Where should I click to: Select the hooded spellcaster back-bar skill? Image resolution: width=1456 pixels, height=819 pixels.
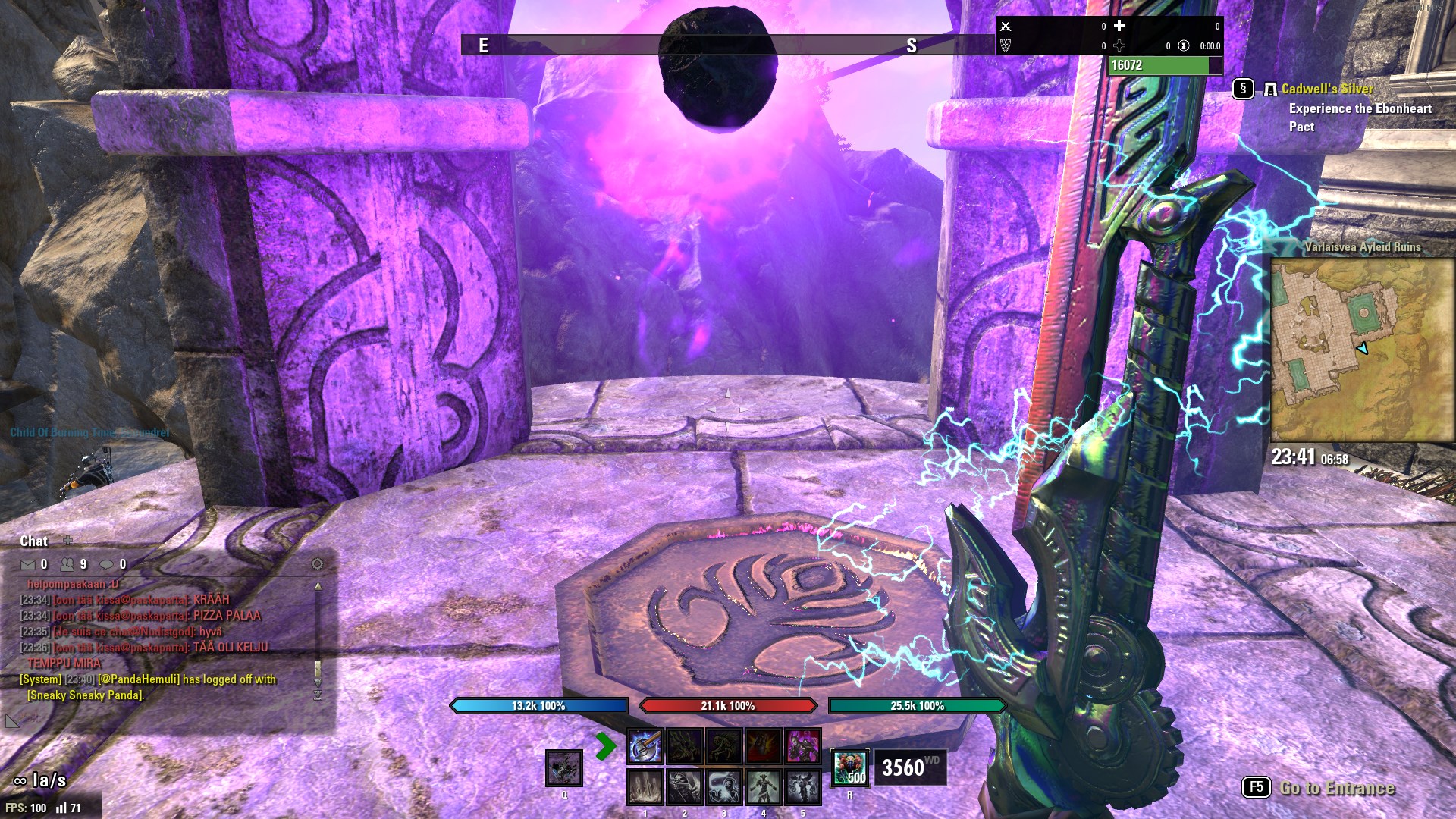click(x=723, y=787)
